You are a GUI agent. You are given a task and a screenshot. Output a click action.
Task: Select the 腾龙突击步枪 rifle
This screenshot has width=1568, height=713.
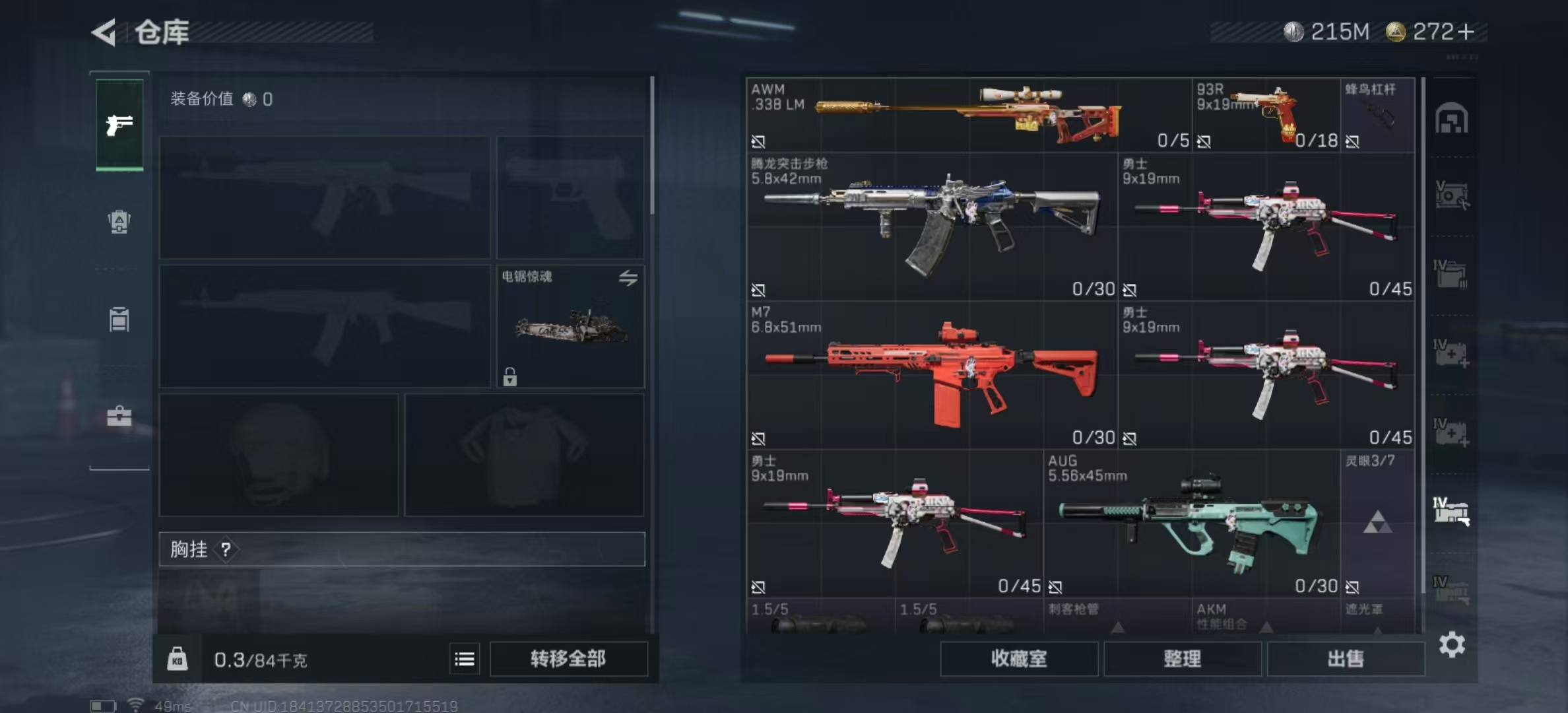click(931, 226)
